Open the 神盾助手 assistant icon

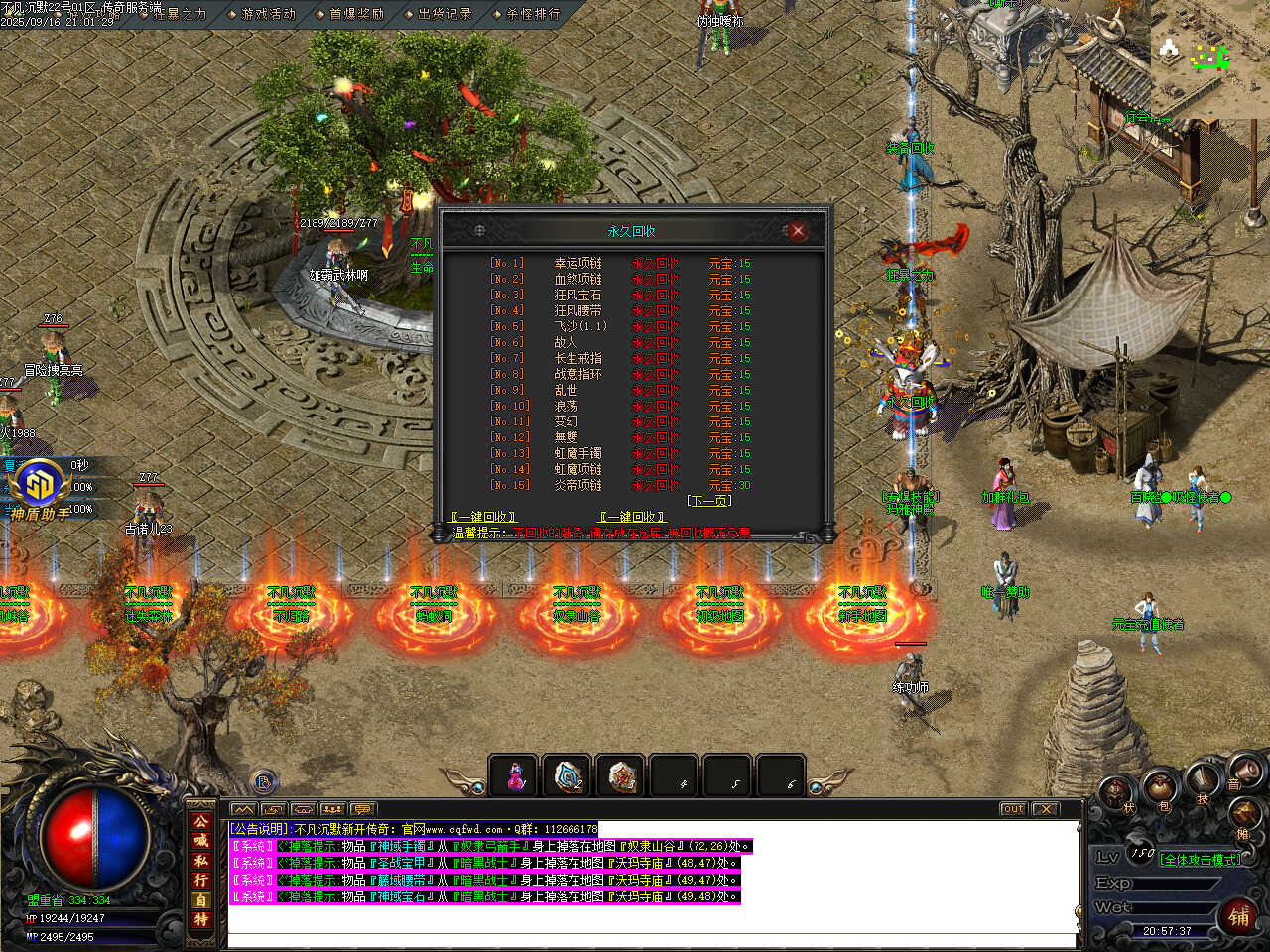40,488
